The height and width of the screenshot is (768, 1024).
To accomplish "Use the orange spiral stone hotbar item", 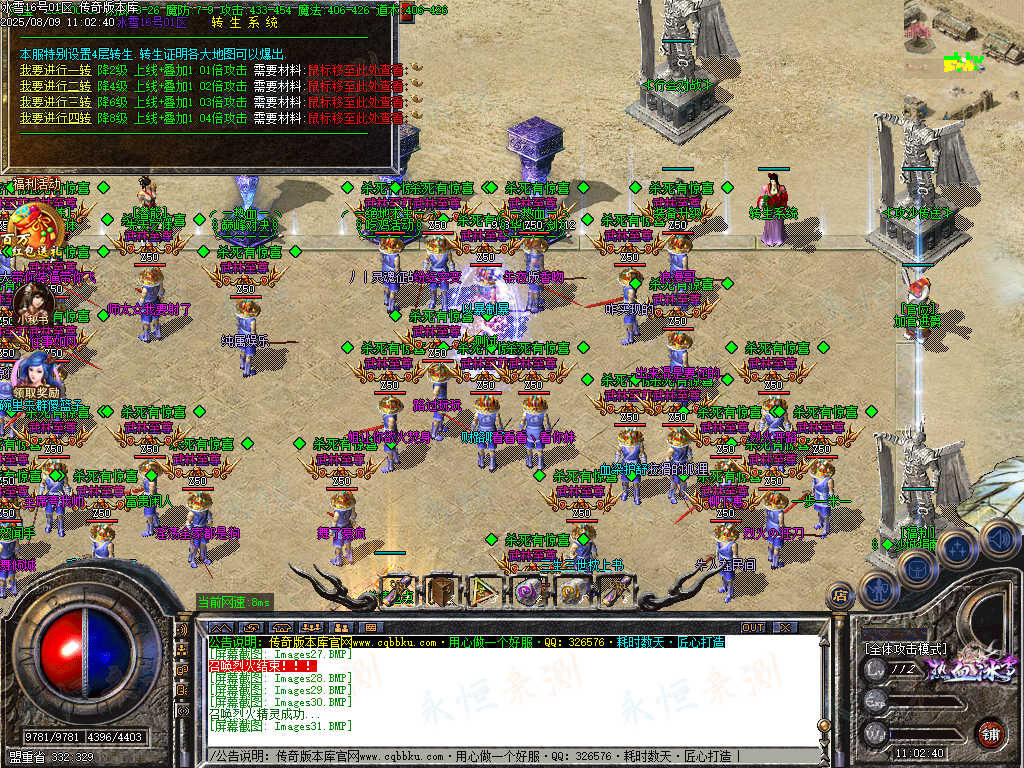I will click(x=571, y=592).
